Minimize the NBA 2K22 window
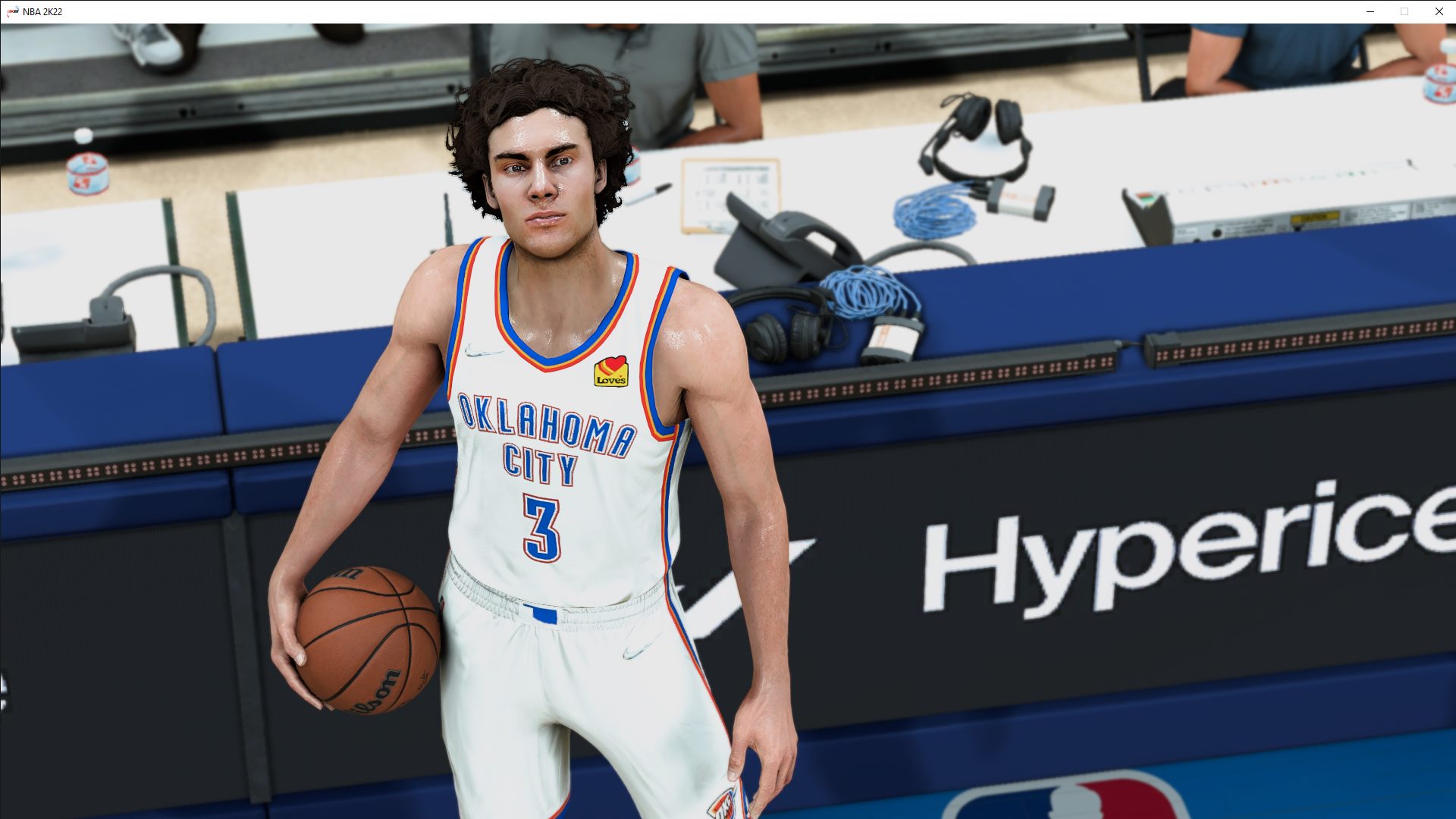The height and width of the screenshot is (819, 1456). tap(1370, 11)
